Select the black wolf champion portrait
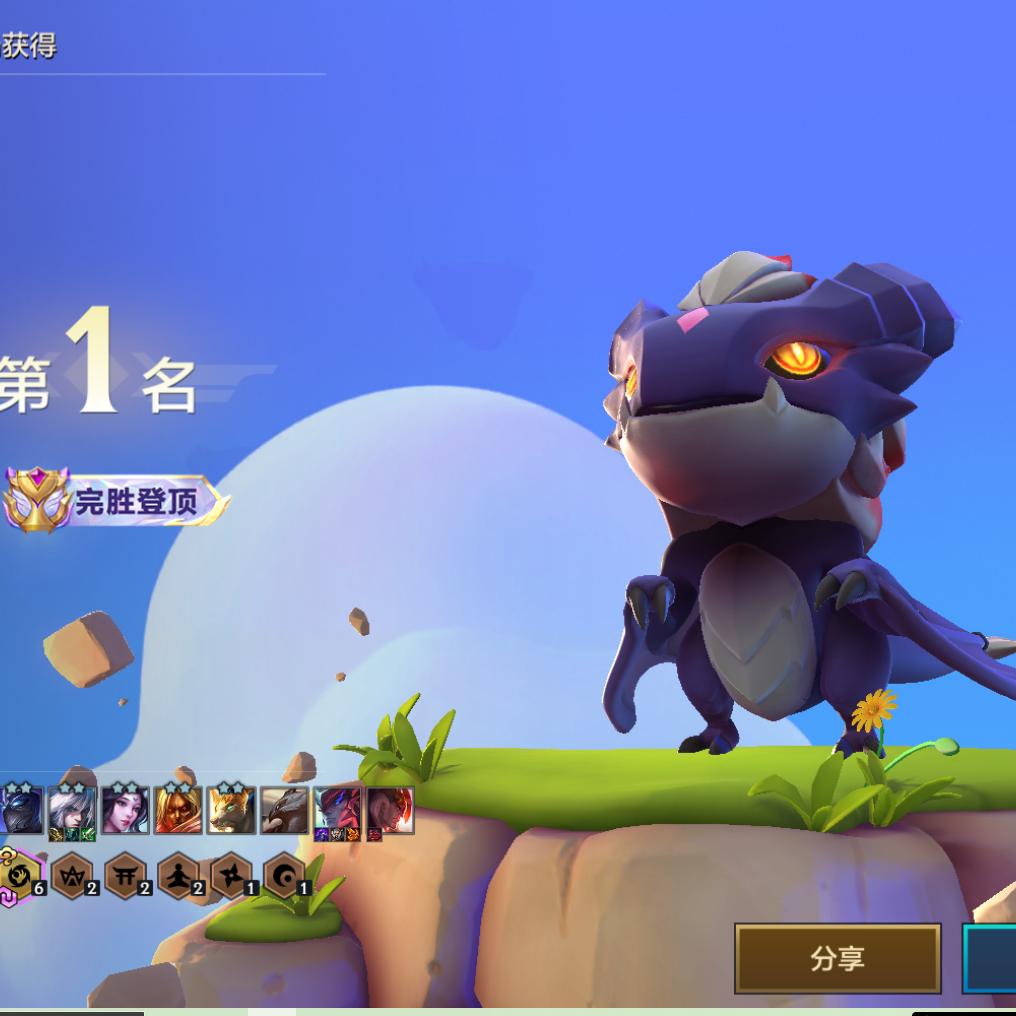 pyautogui.click(x=284, y=809)
